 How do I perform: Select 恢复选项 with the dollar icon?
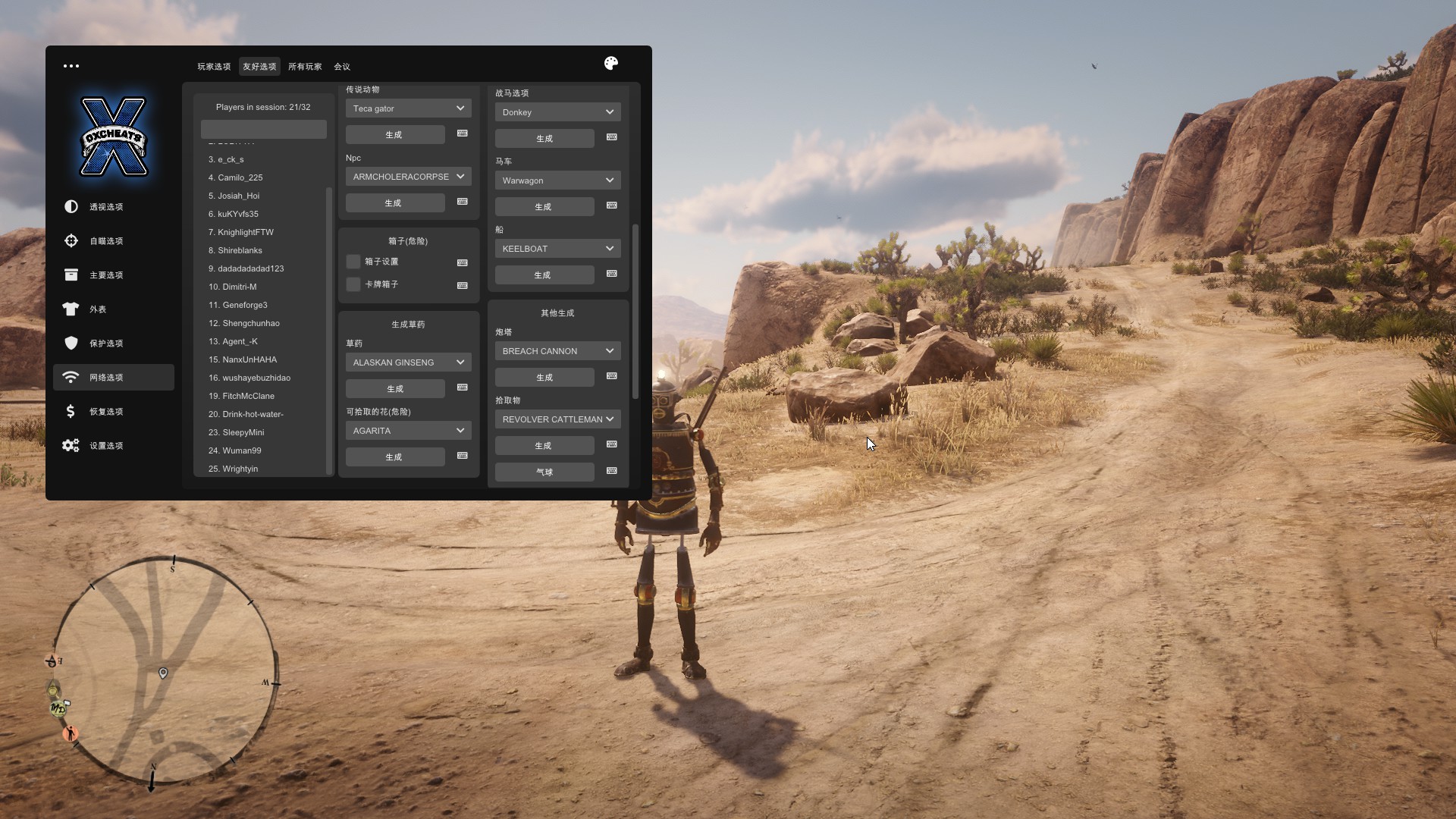(x=106, y=412)
